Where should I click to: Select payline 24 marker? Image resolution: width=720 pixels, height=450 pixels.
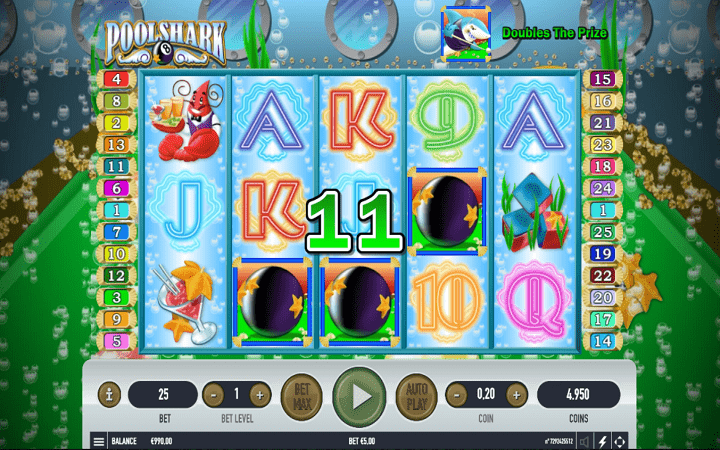coord(602,188)
